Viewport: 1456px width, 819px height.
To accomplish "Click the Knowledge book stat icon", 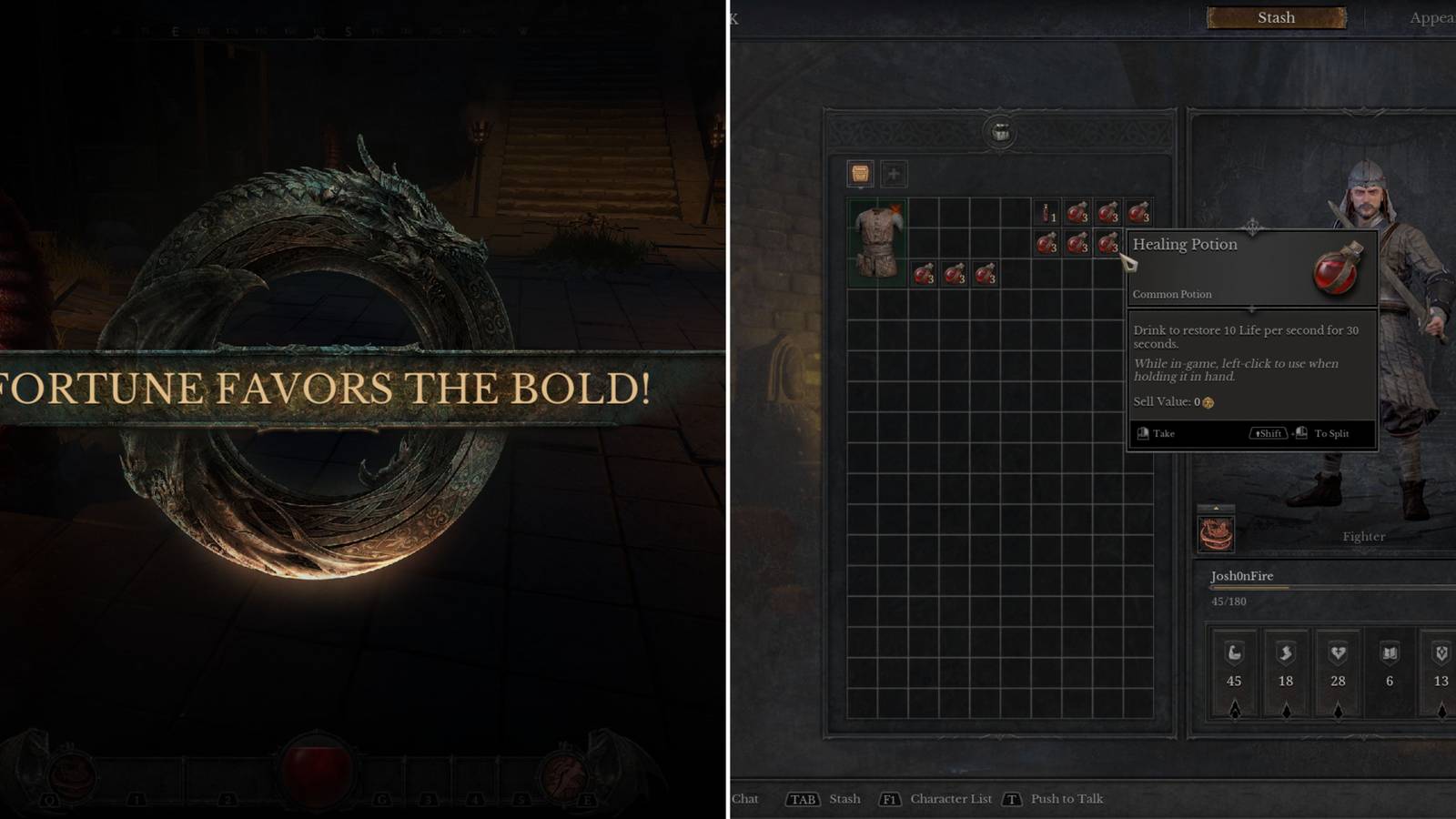I will (1388, 653).
